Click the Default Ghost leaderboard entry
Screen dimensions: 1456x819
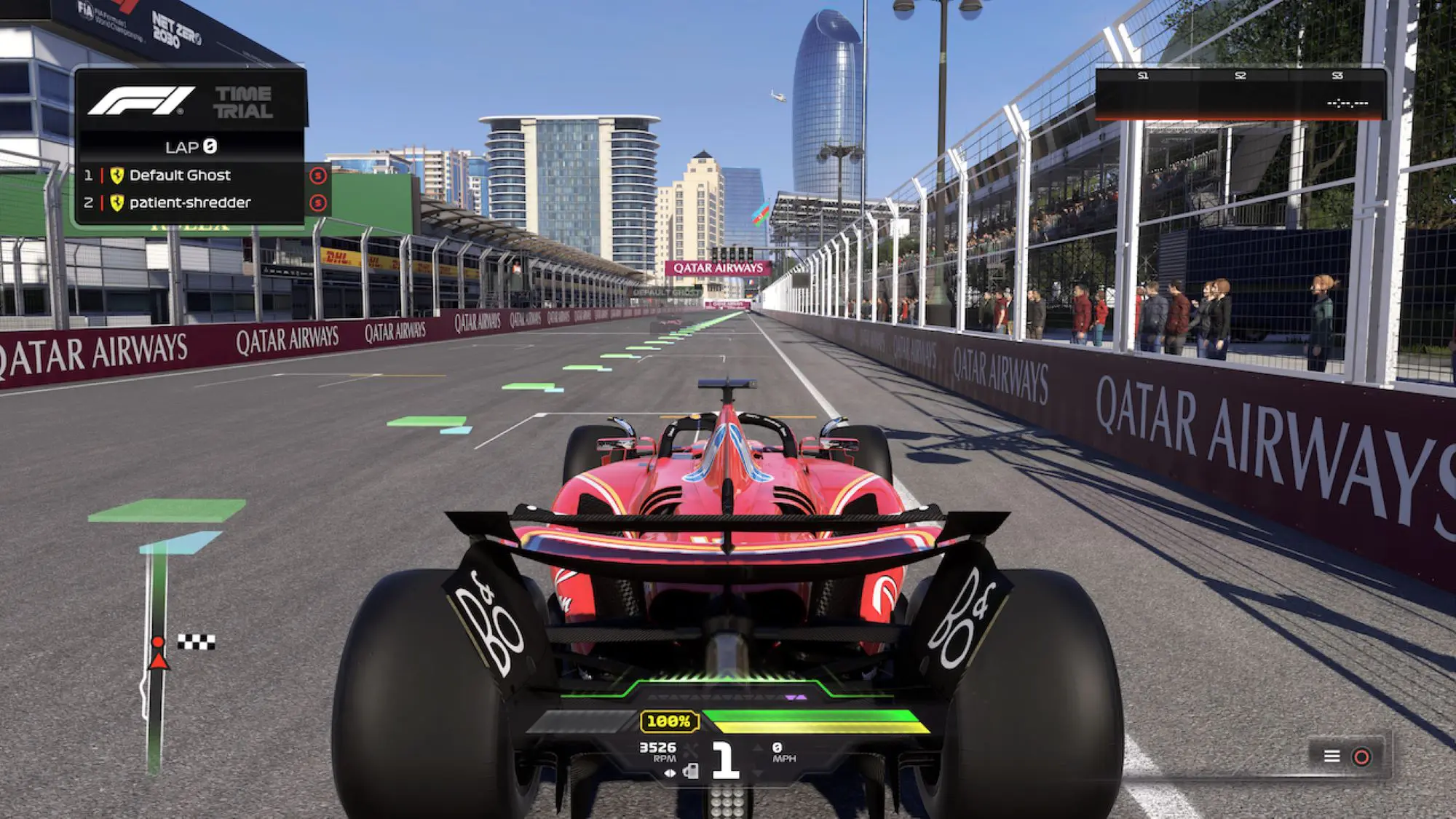pyautogui.click(x=182, y=175)
